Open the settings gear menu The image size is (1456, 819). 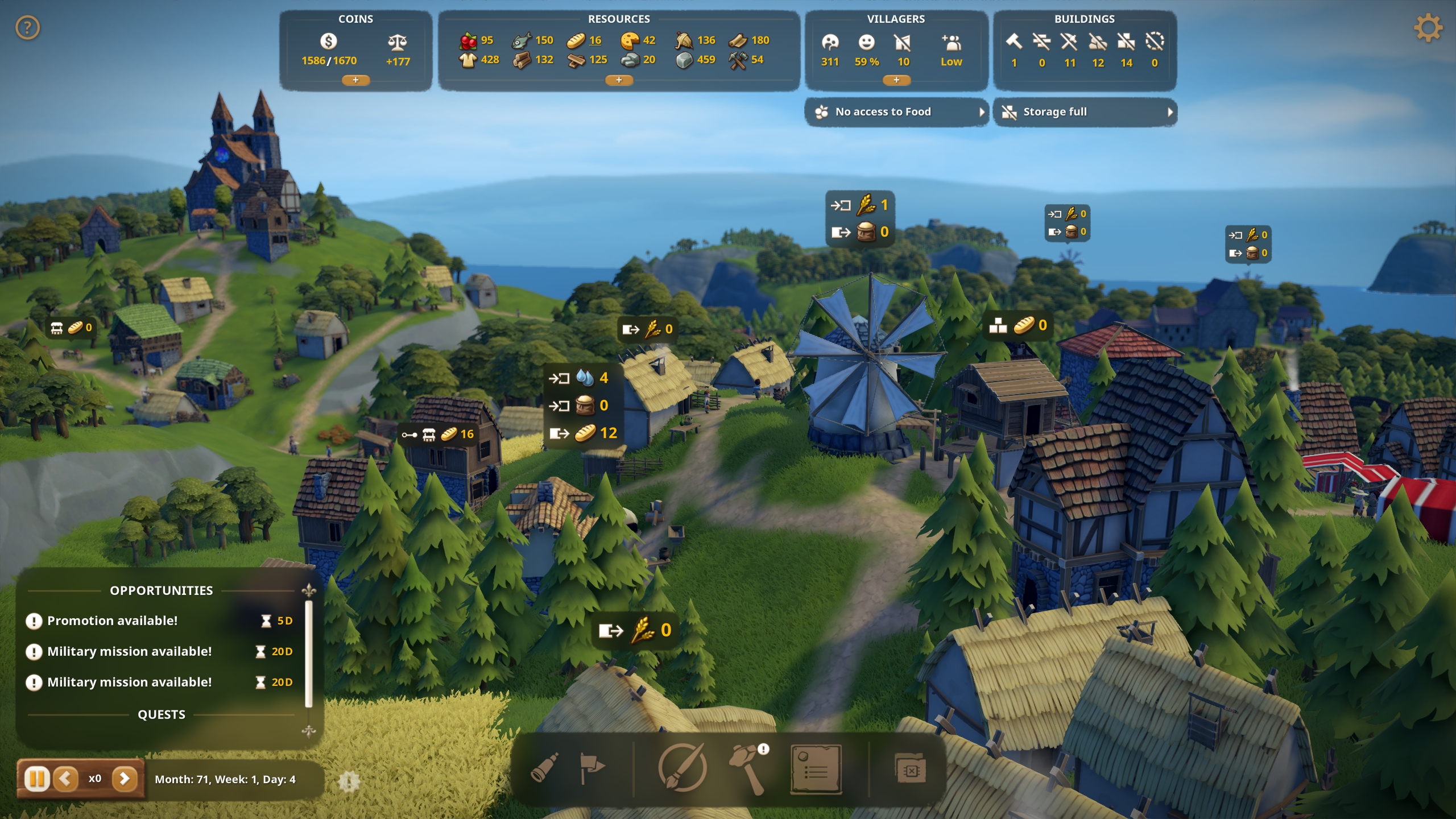click(1428, 27)
